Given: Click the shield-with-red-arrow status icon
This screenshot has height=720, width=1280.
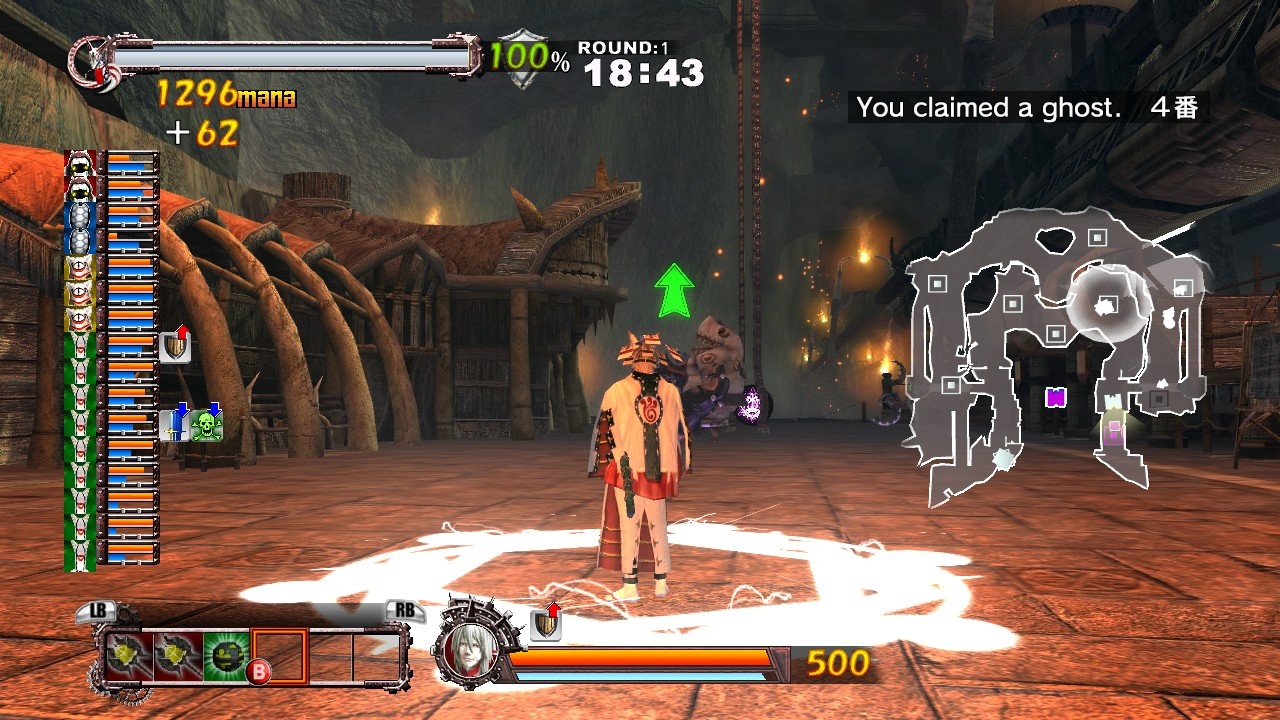Looking at the screenshot, I should pos(173,347).
